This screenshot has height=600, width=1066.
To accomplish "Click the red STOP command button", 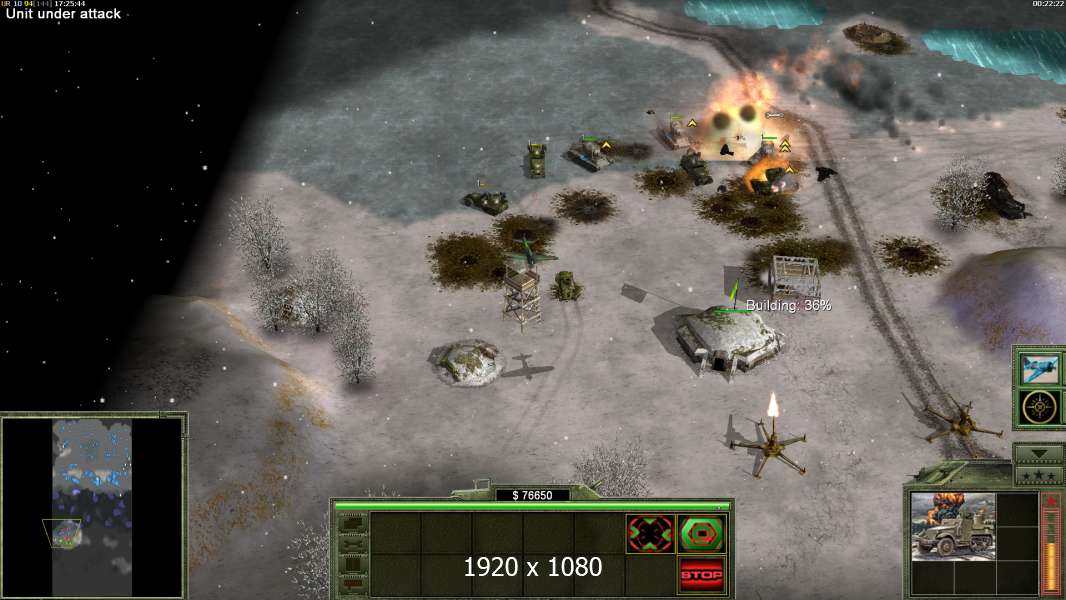I will tap(701, 575).
